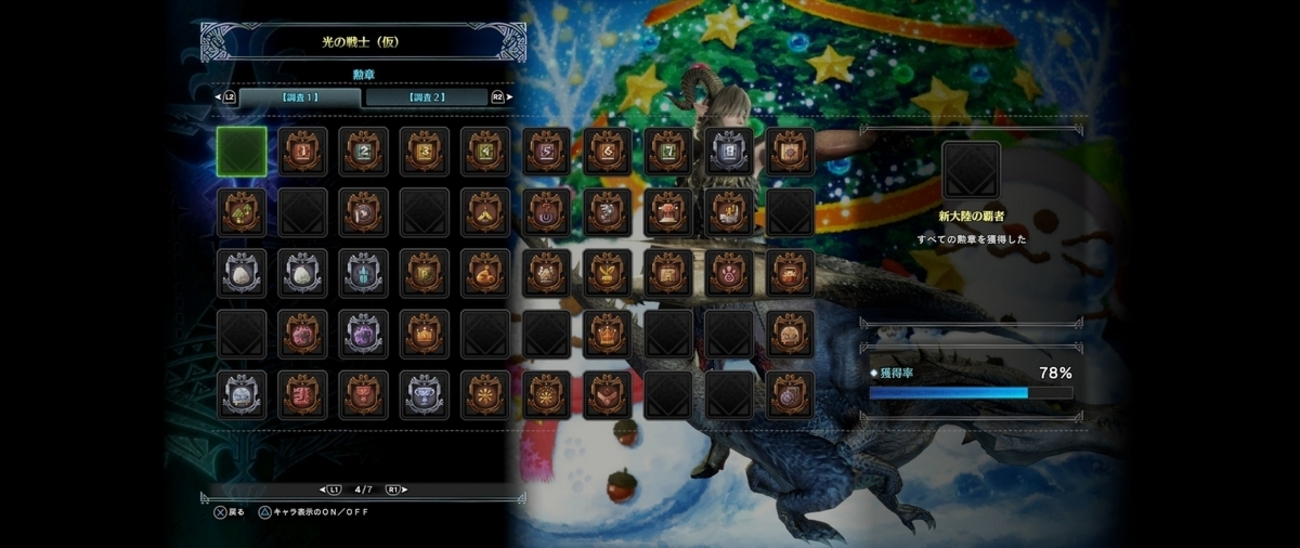The height and width of the screenshot is (548, 1300).
Task: Pick the pink paw print medal
Action: click(729, 273)
